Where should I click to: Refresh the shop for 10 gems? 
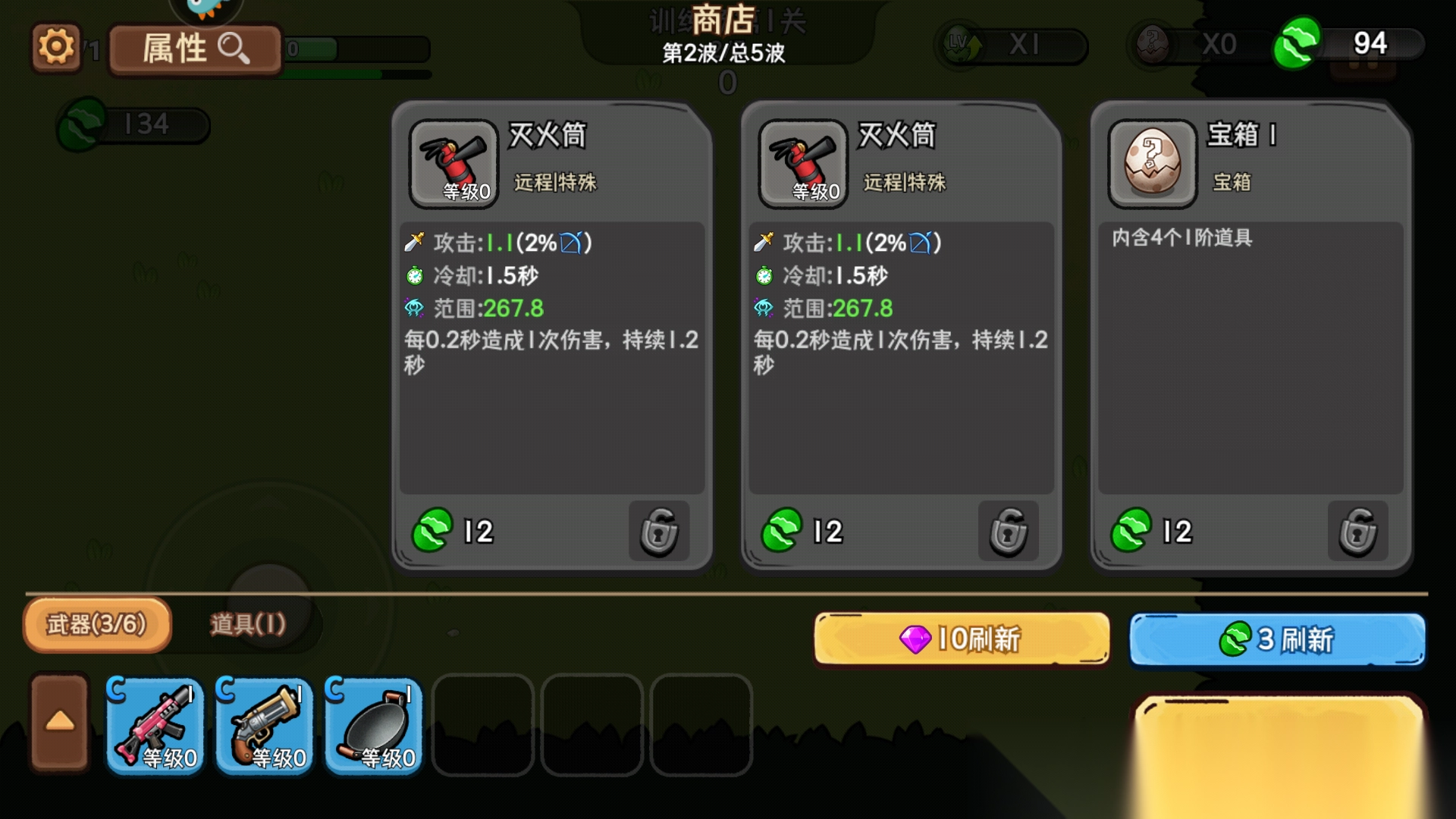click(x=962, y=639)
